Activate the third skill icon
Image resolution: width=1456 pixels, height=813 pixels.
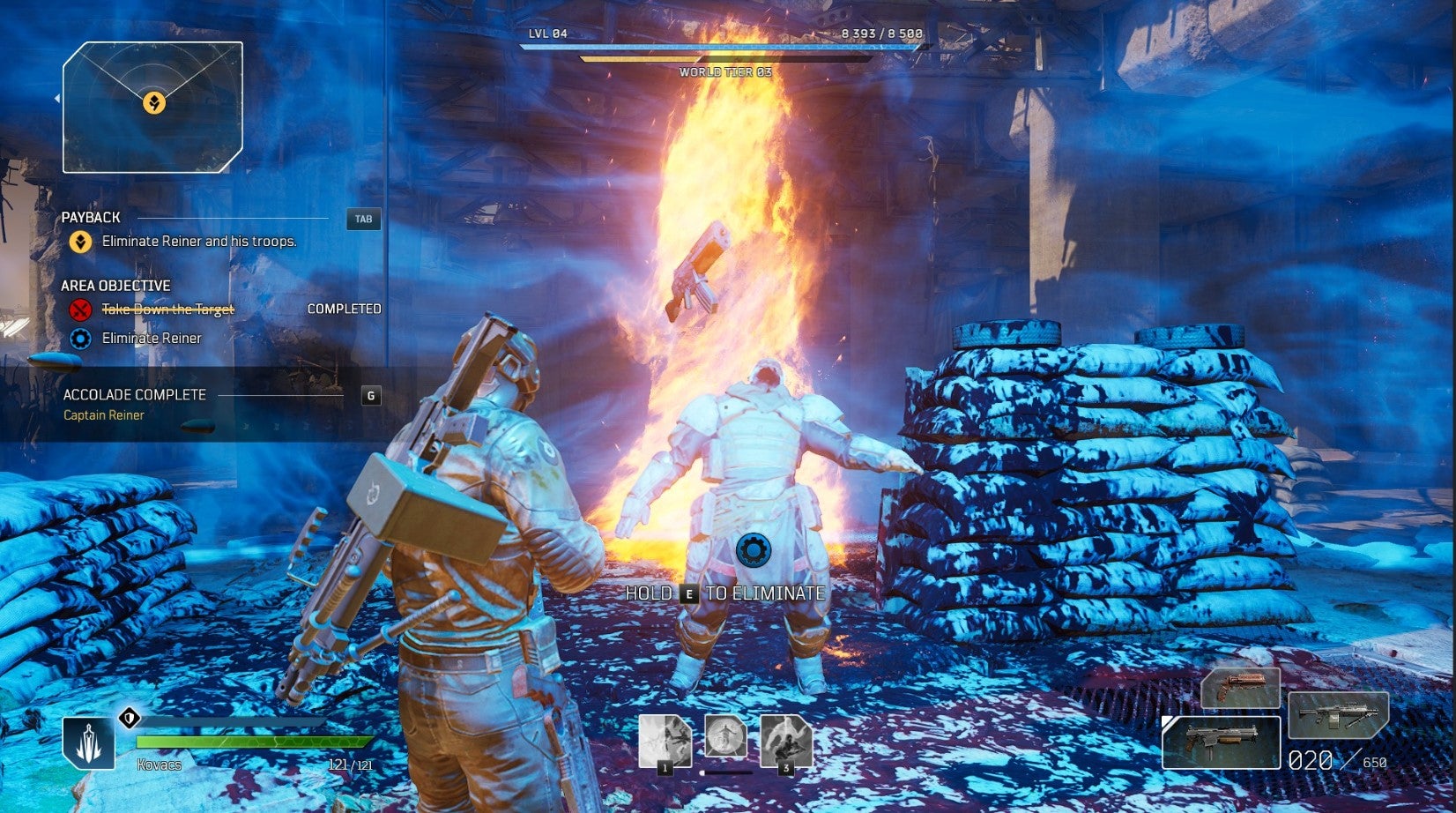tap(786, 742)
